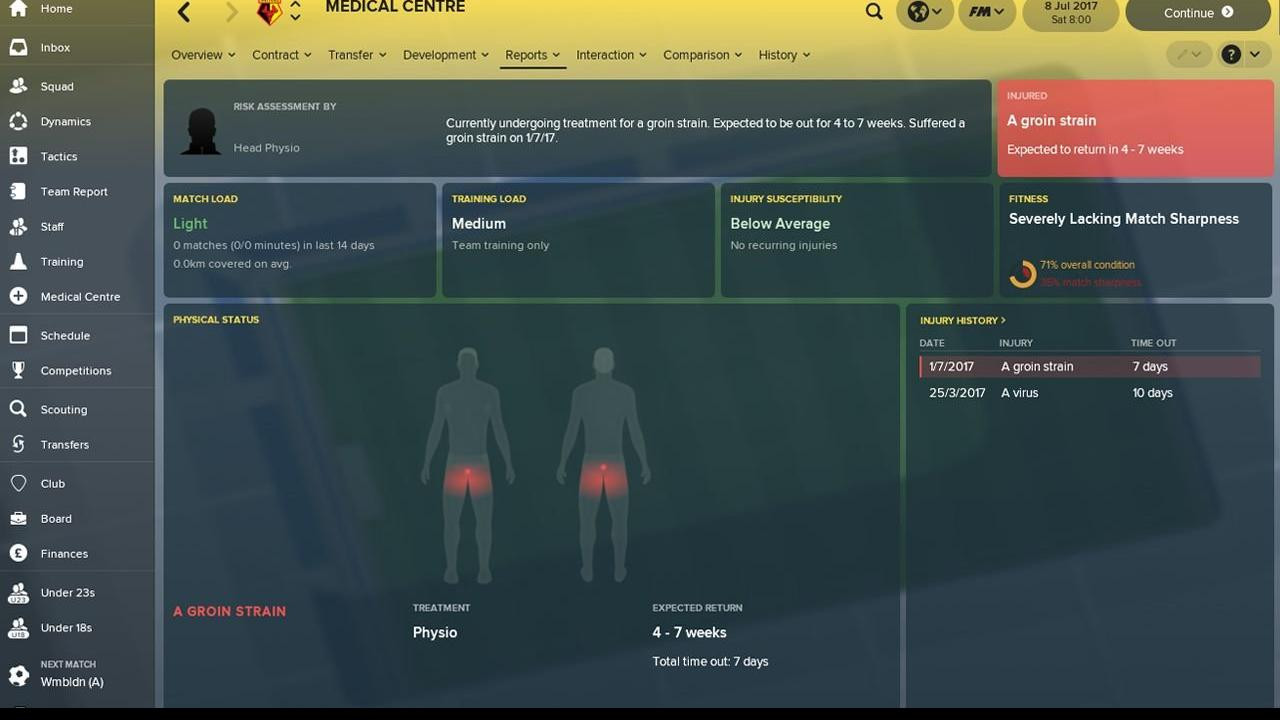The height and width of the screenshot is (720, 1280).
Task: Open the Finances screen
Action: coord(64,553)
